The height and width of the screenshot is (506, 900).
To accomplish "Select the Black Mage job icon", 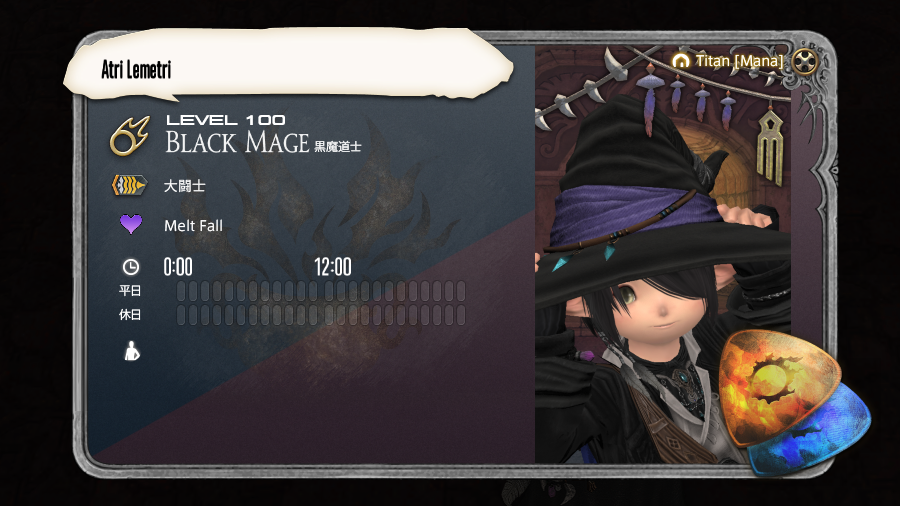I will click(x=130, y=136).
